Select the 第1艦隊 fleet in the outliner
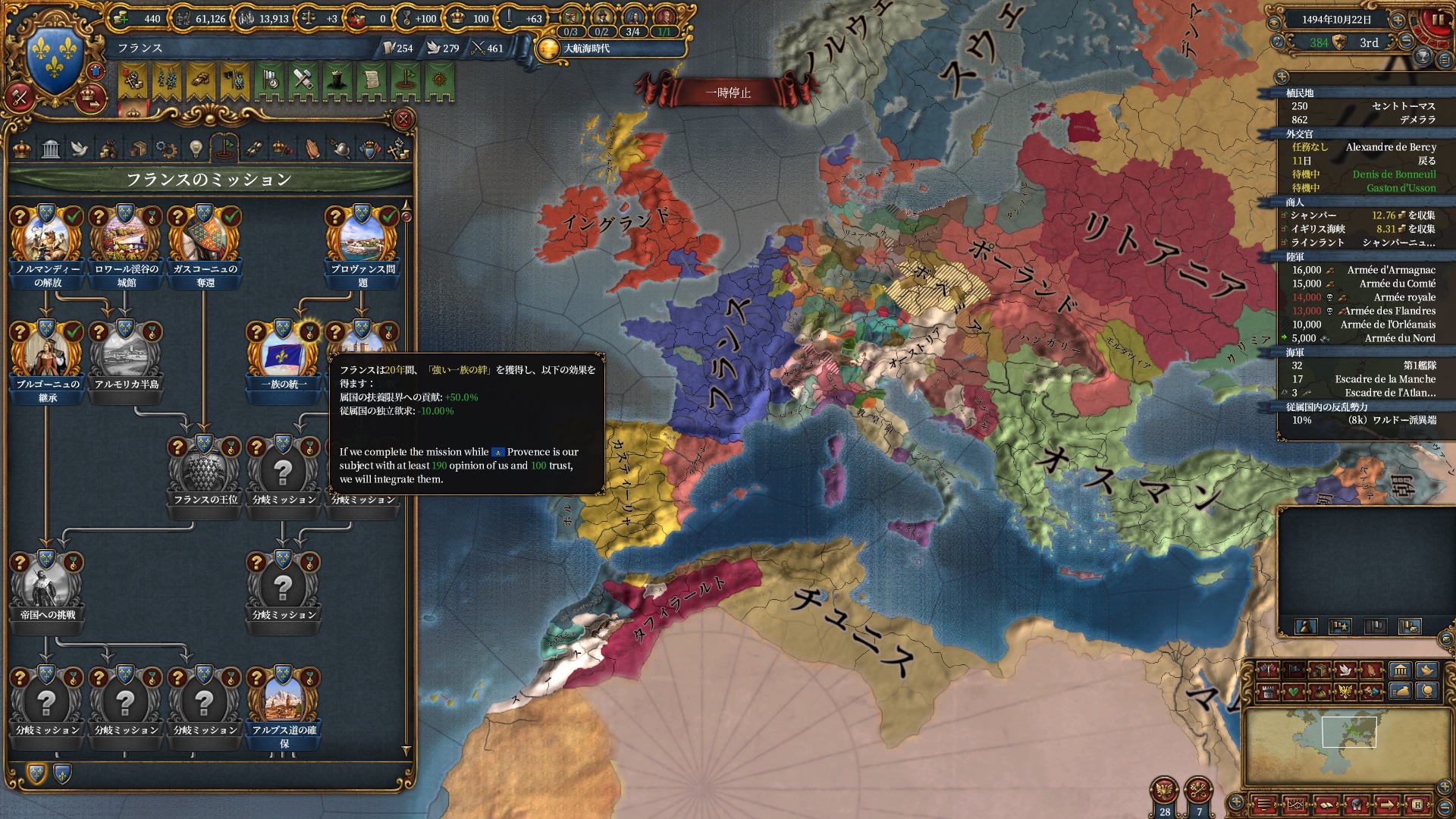Image resolution: width=1456 pixels, height=819 pixels. pyautogui.click(x=1419, y=366)
